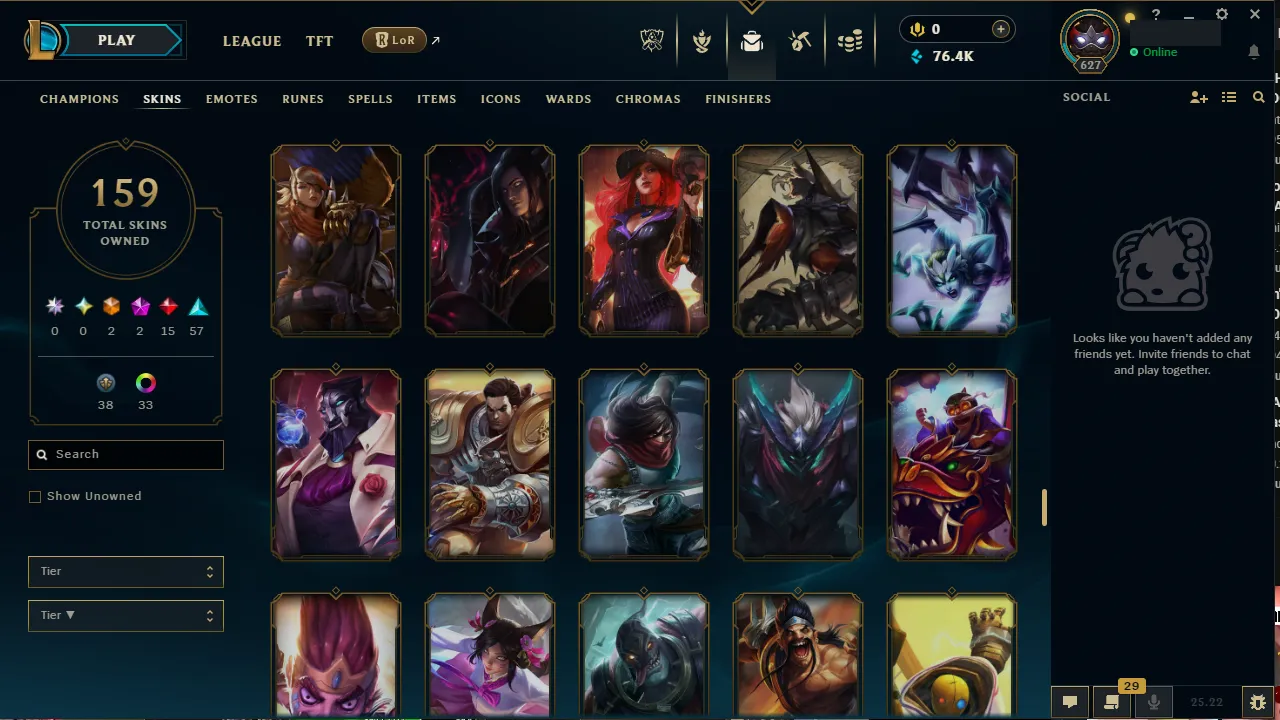Mute the microphone at bottom right
The height and width of the screenshot is (720, 1280).
click(x=1153, y=701)
